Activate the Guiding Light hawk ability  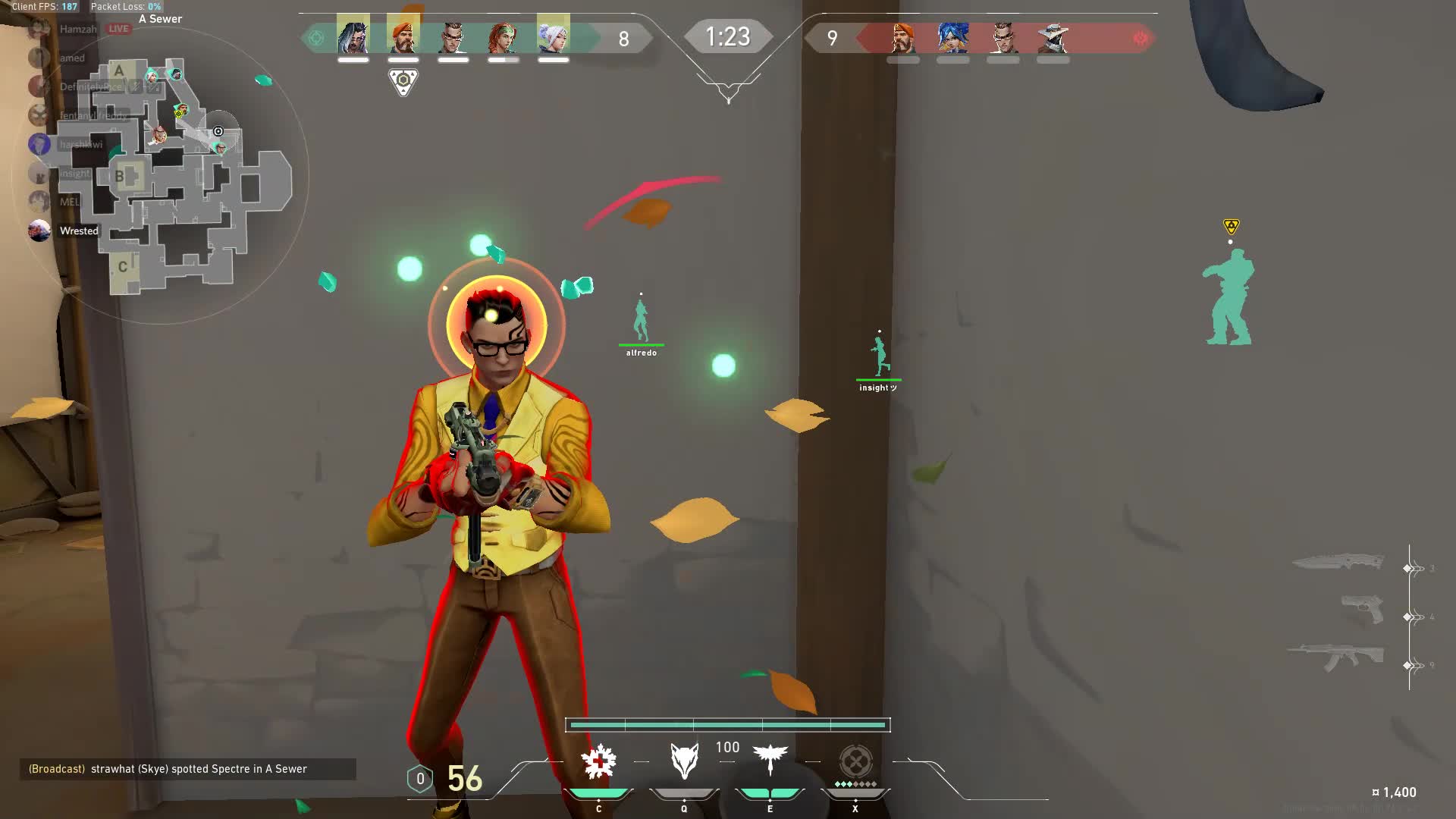coord(770,760)
